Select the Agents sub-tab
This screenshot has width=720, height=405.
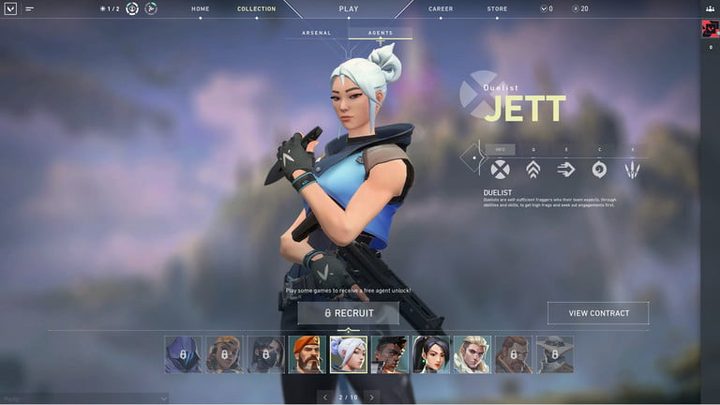coord(380,33)
